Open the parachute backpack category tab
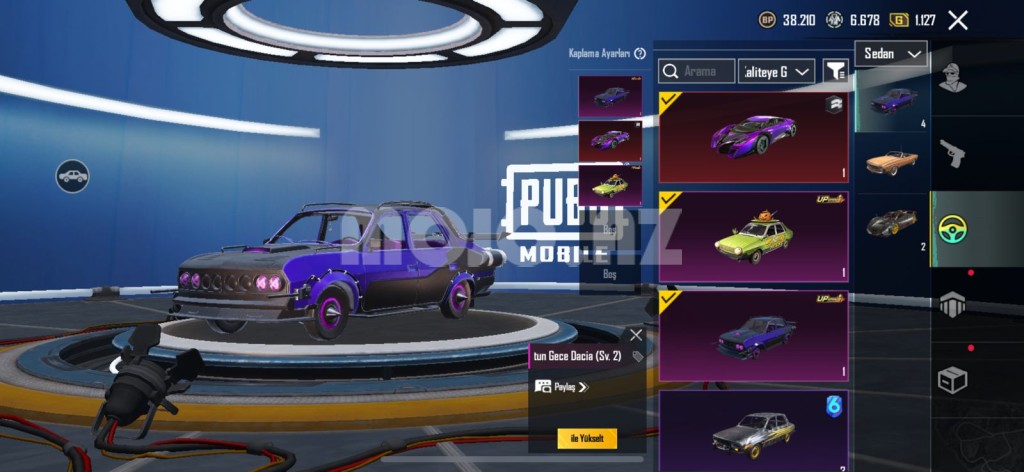This screenshot has width=1024, height=472. (953, 305)
